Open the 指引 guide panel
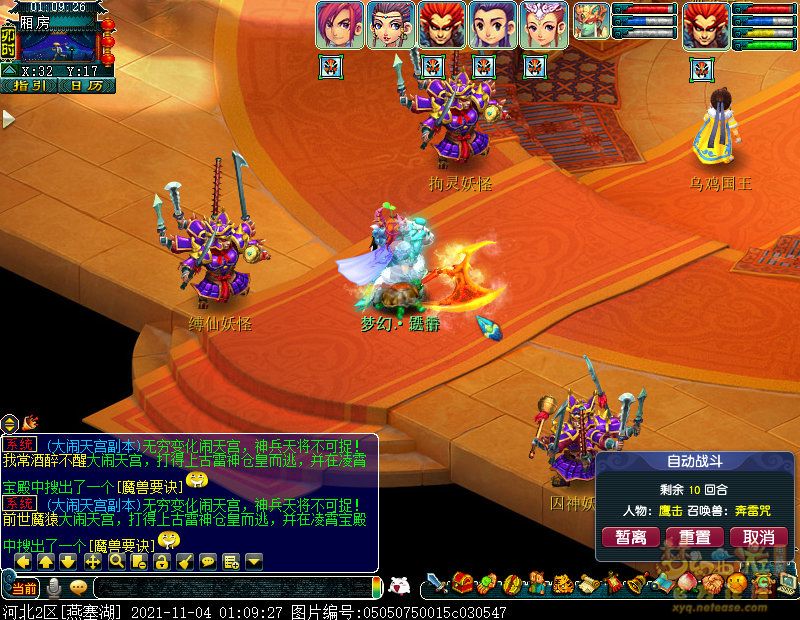 click(30, 86)
